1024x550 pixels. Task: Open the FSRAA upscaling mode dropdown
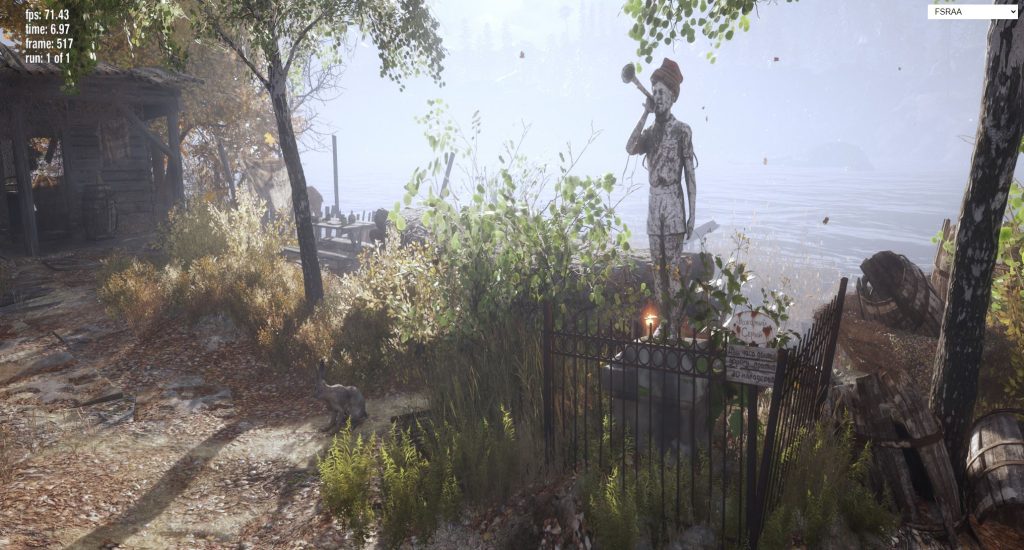pos(971,12)
